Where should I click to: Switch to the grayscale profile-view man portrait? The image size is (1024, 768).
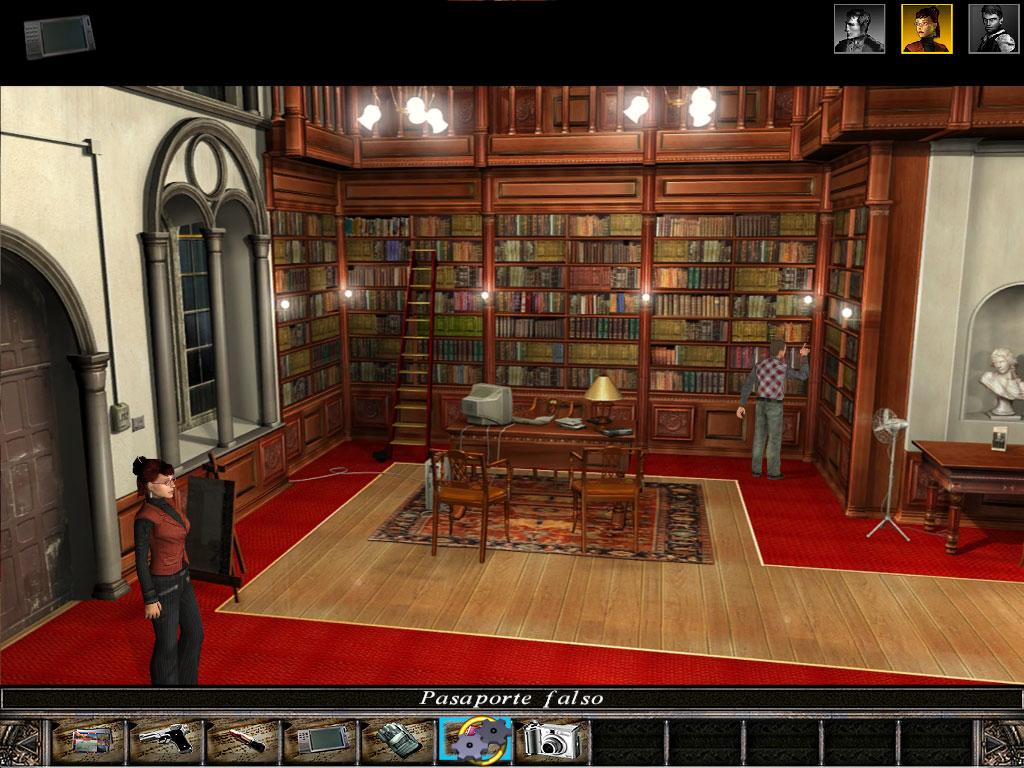click(x=859, y=29)
